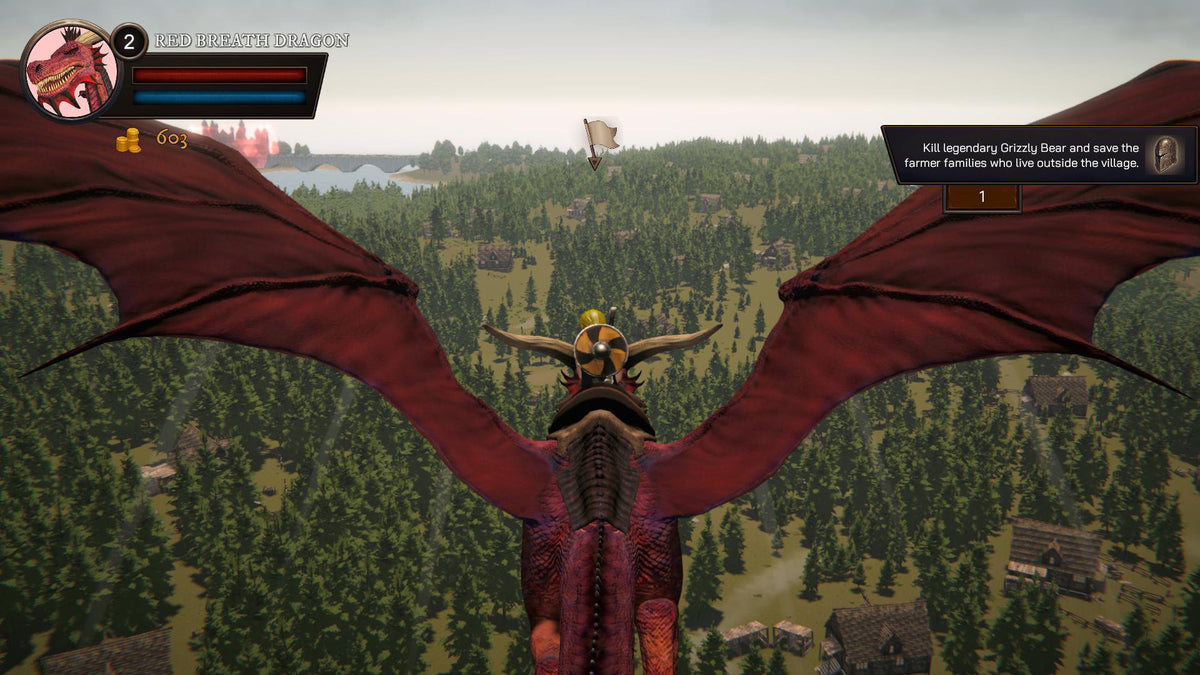Open the Grizzly Bear quest tracker
This screenshot has height=675, width=1200.
[1021, 155]
